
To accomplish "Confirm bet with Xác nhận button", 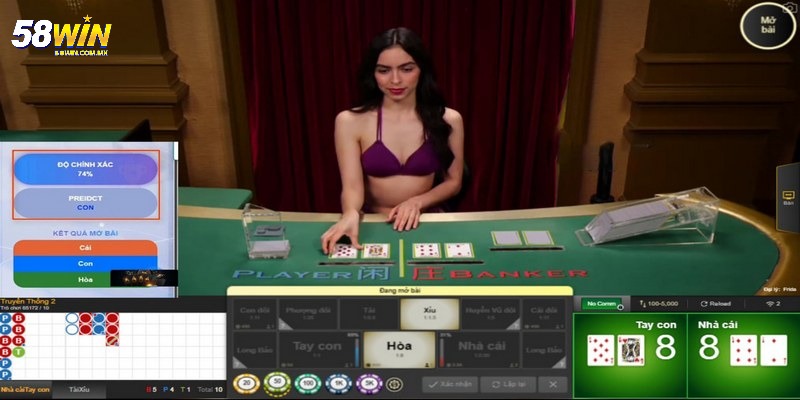I will coord(449,383).
